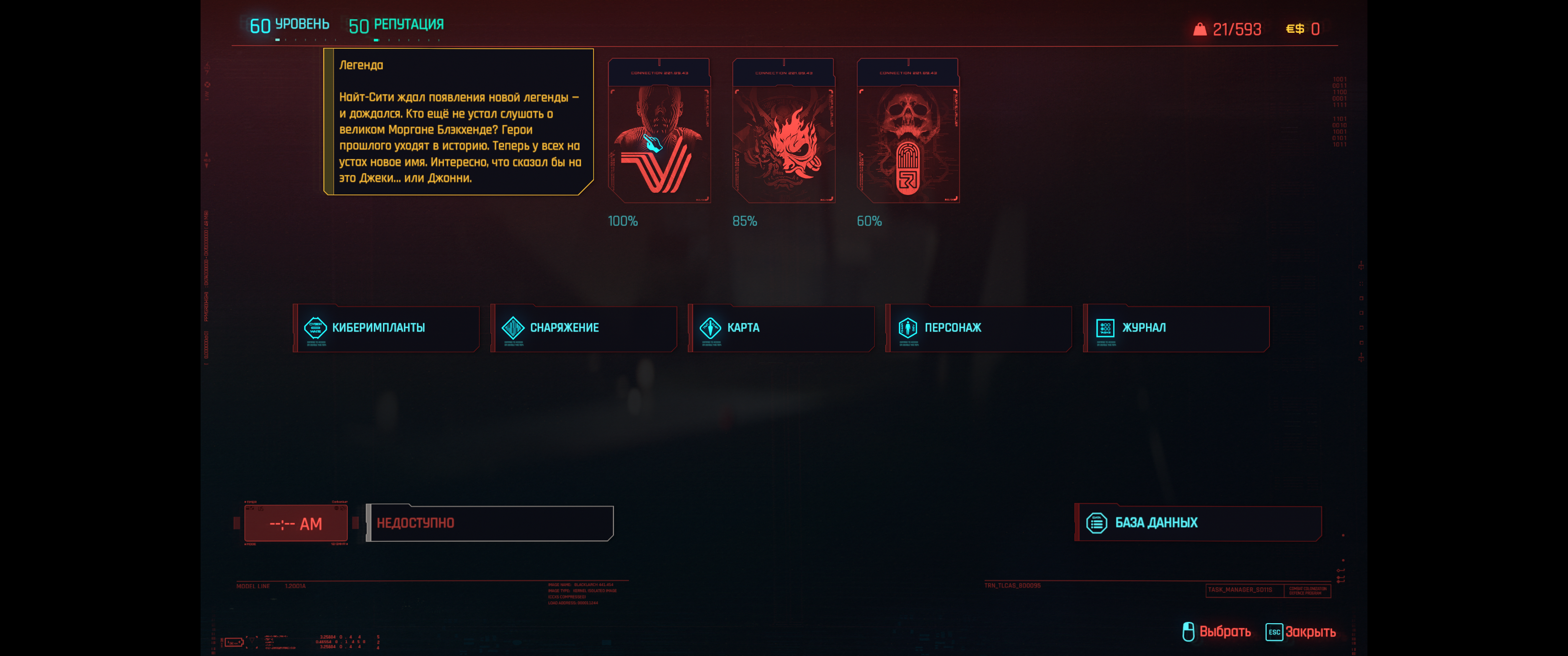Select the V portrait ending card
This screenshot has height=656, width=1568.
pos(659,131)
